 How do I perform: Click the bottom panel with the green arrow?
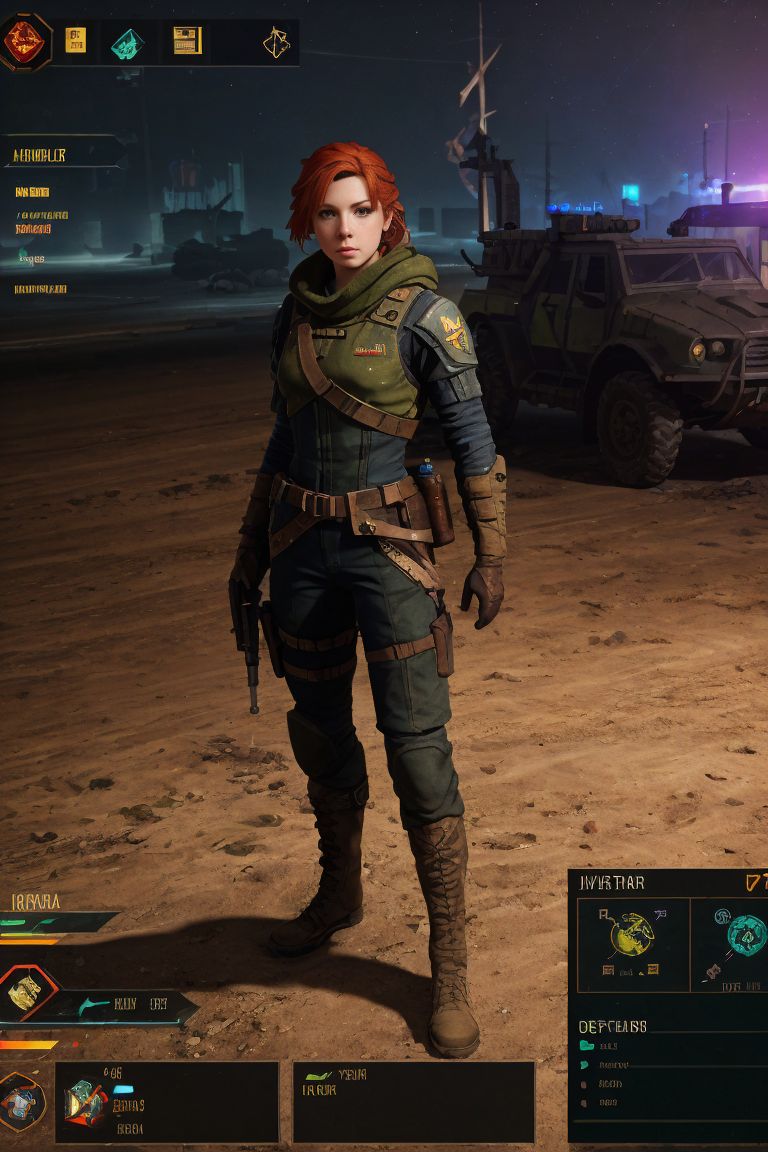pyautogui.click(x=413, y=1102)
